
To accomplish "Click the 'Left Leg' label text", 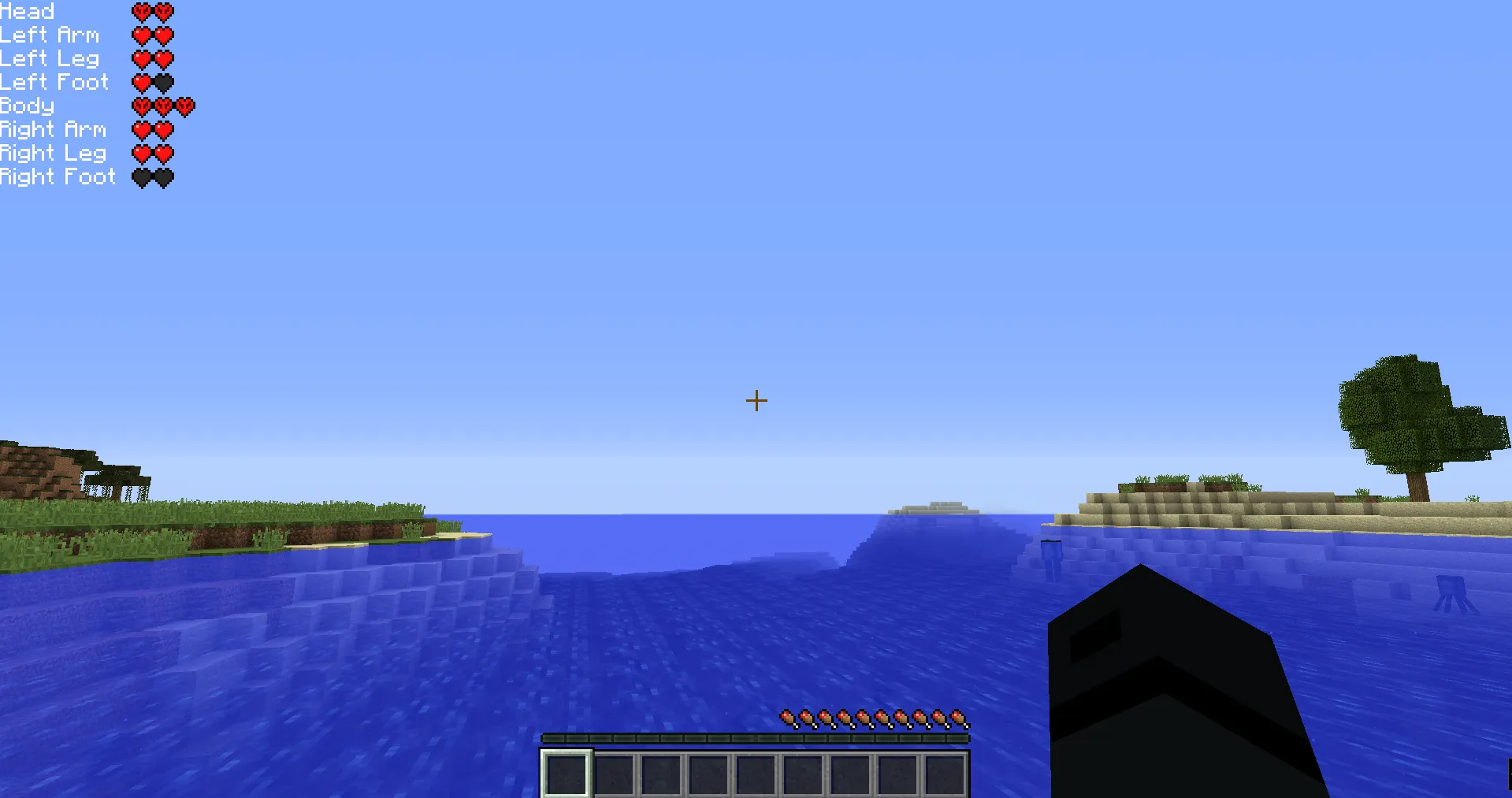I will pyautogui.click(x=49, y=58).
